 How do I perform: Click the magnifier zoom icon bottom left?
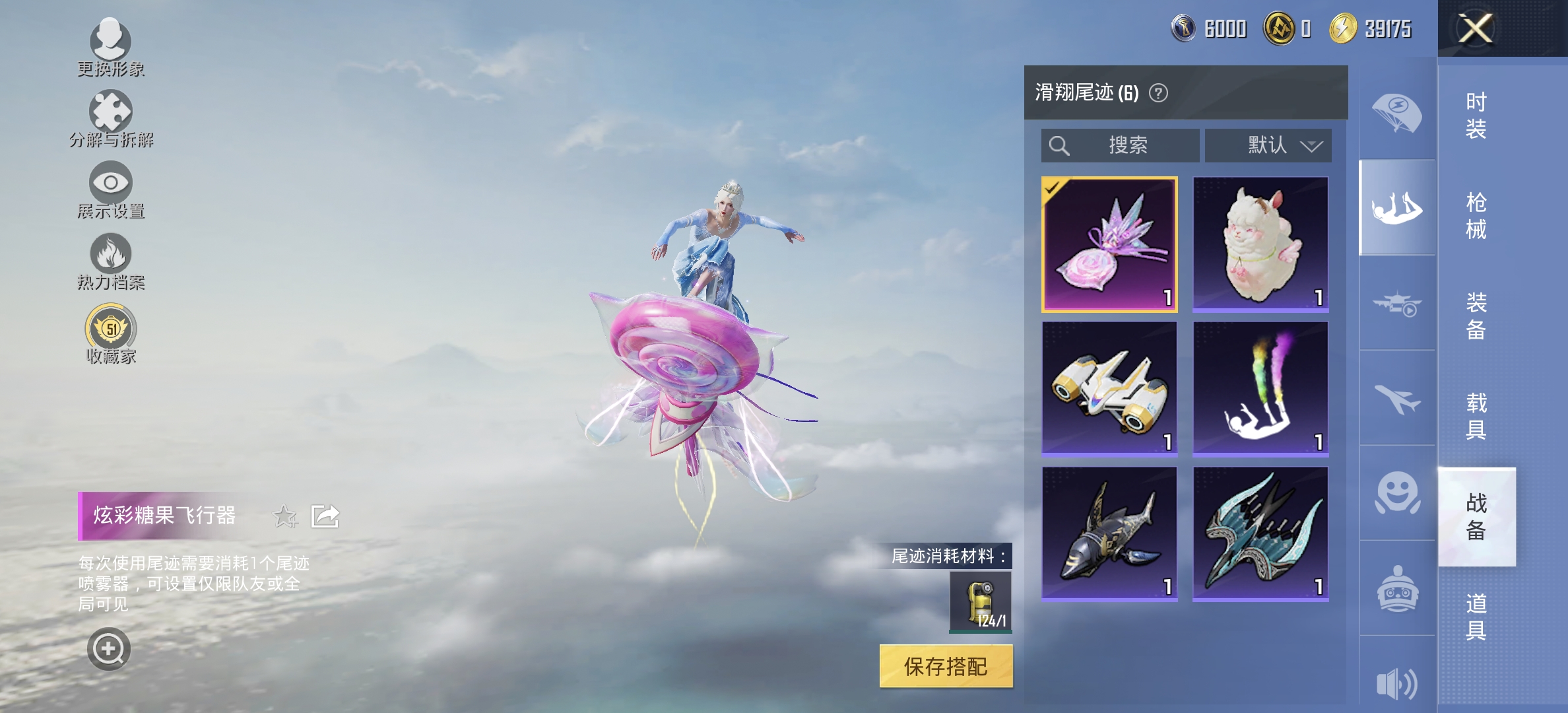pos(110,648)
